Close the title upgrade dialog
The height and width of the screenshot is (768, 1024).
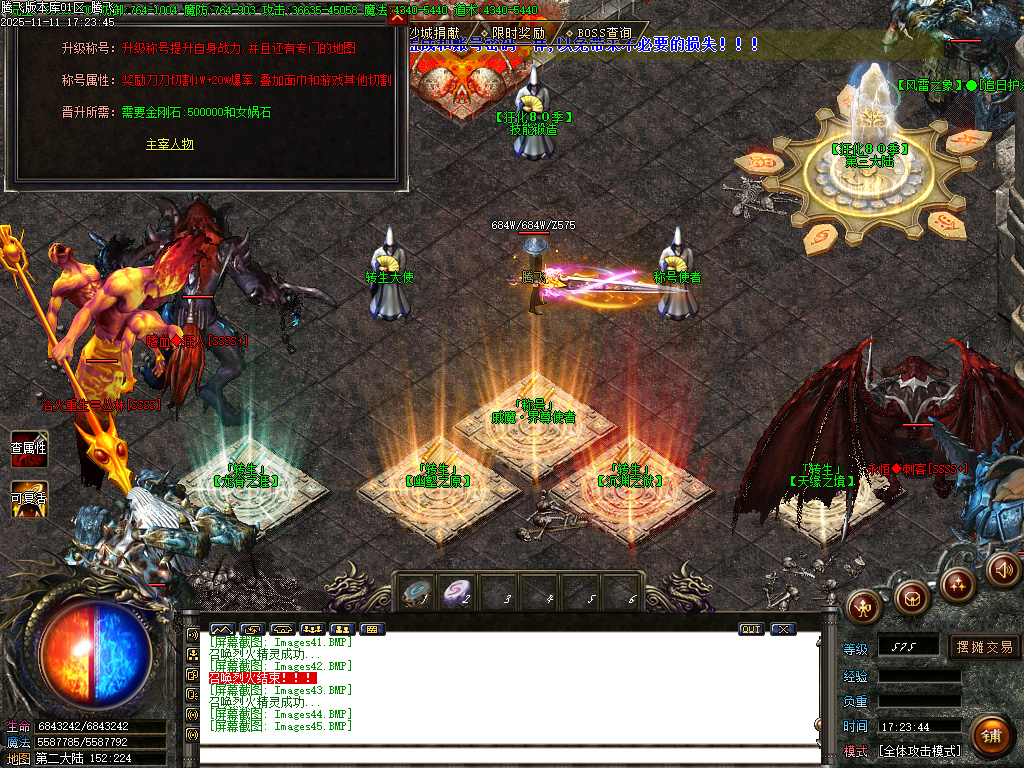pyautogui.click(x=397, y=17)
